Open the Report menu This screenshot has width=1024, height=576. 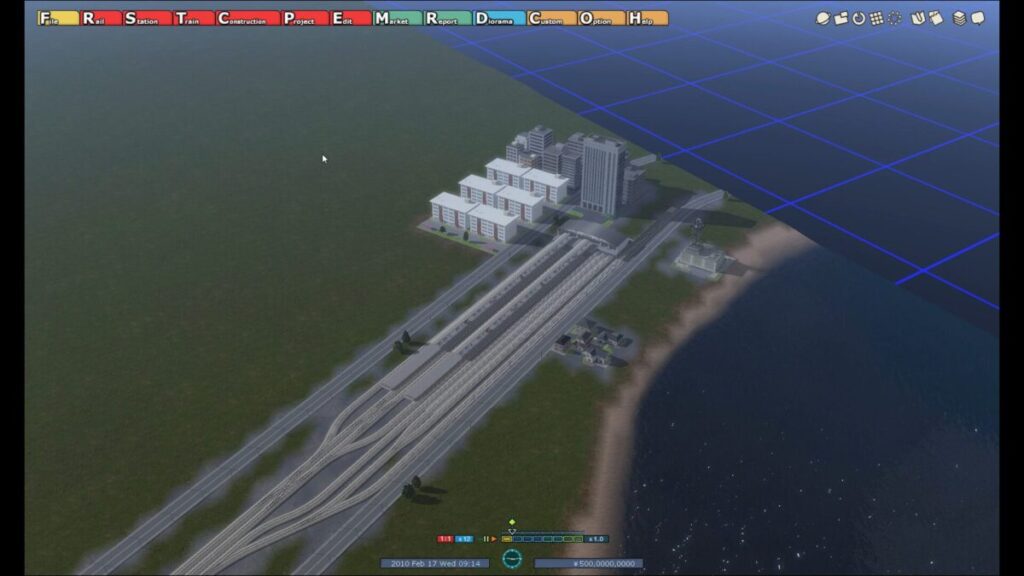[447, 18]
